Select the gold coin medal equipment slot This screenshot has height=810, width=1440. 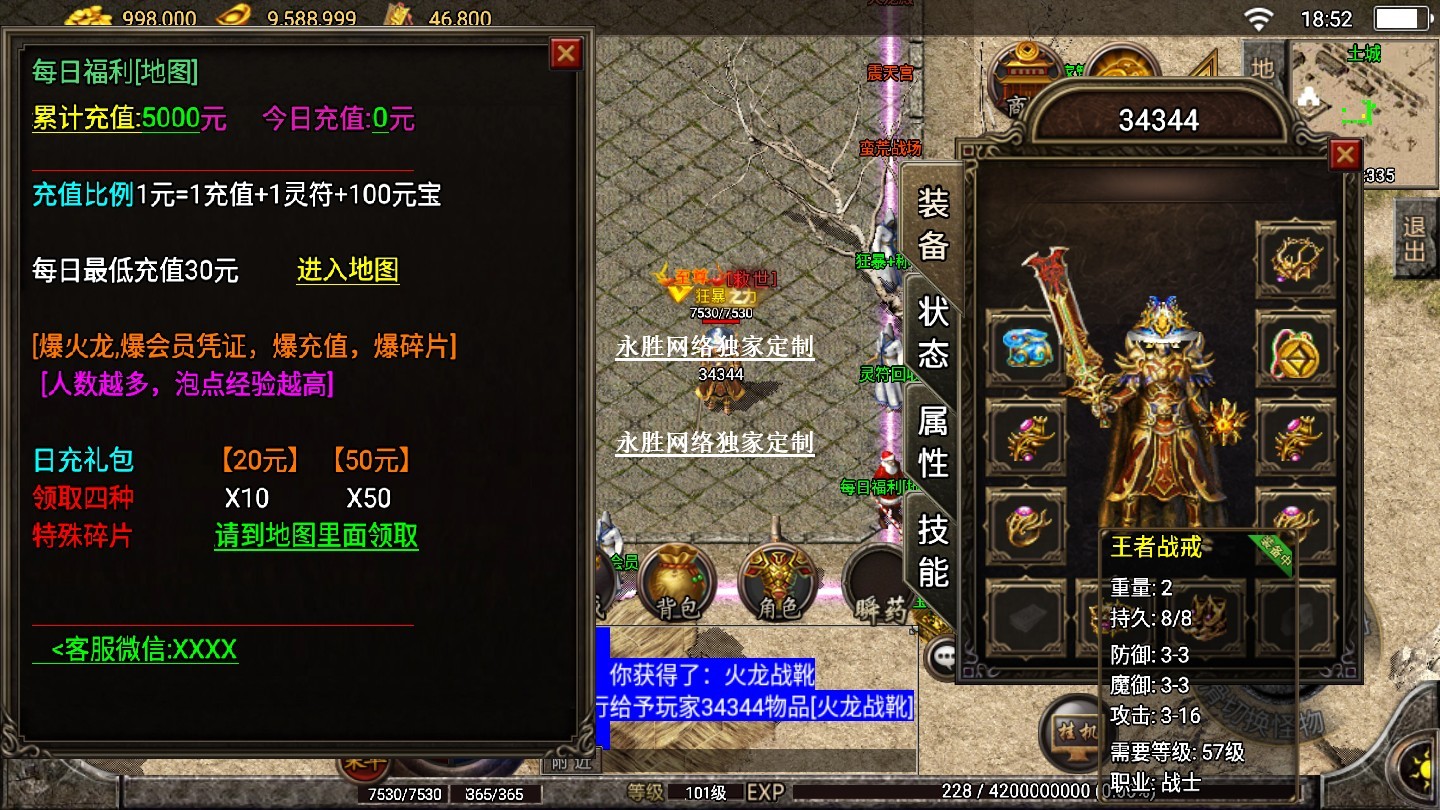[1295, 349]
